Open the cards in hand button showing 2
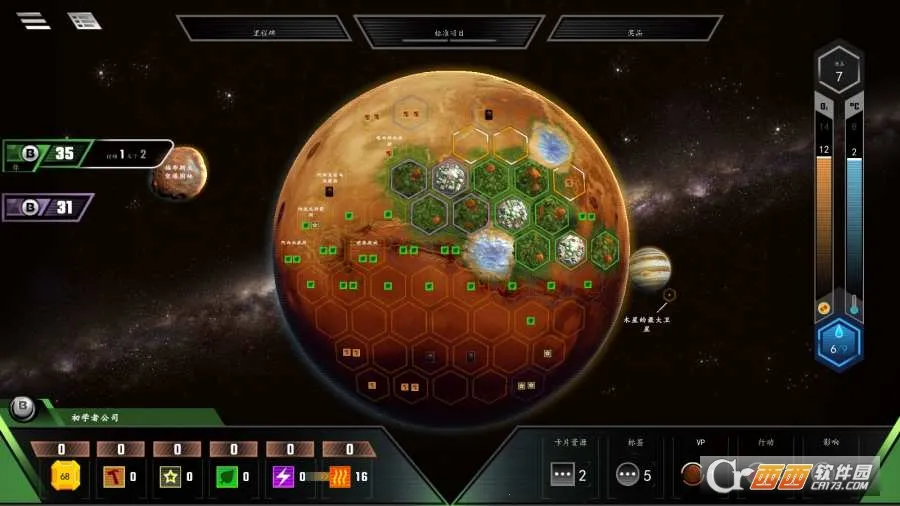900x506 pixels. point(564,475)
